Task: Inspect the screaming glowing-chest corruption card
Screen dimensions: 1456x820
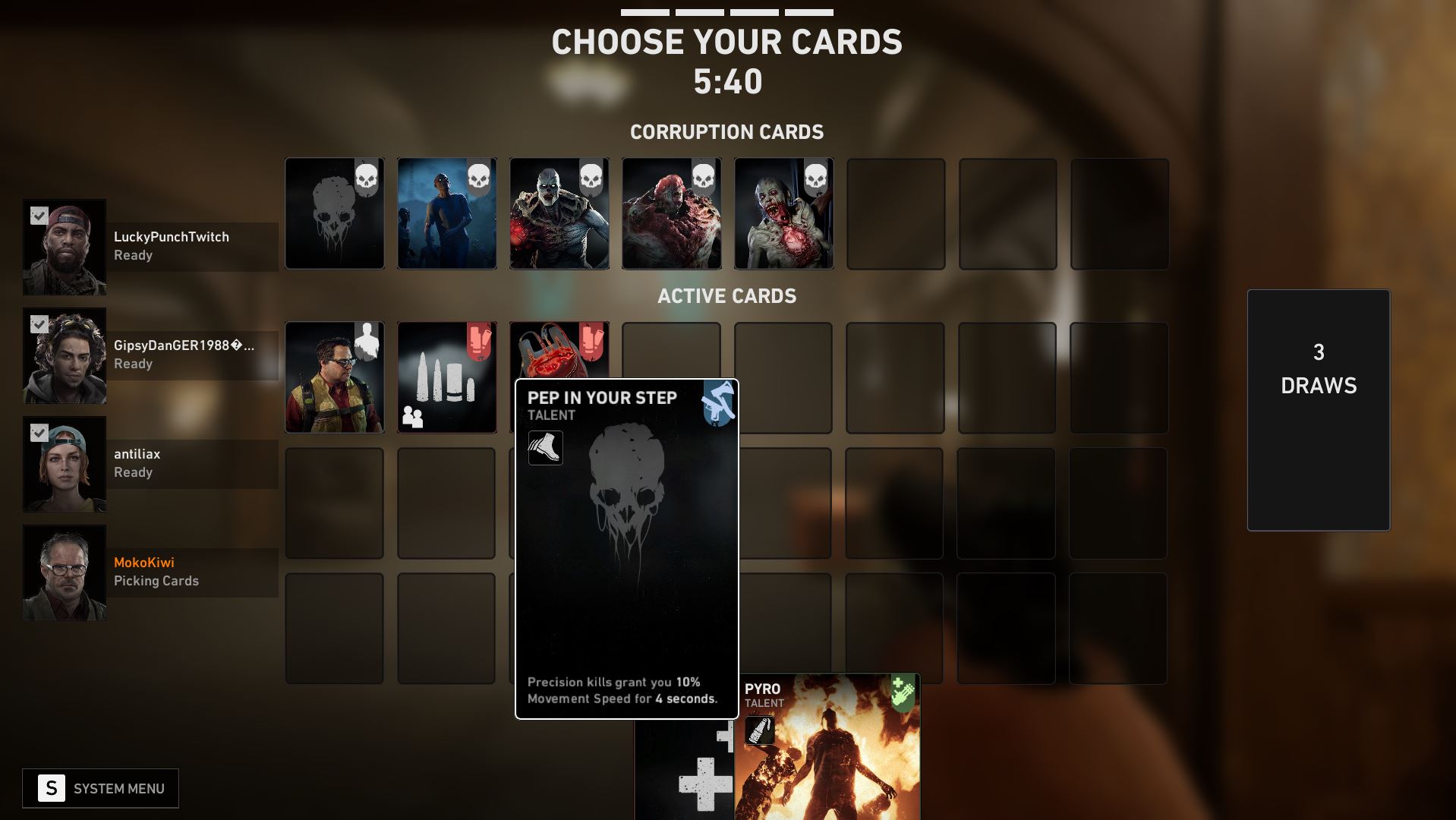Action: pyautogui.click(x=783, y=213)
